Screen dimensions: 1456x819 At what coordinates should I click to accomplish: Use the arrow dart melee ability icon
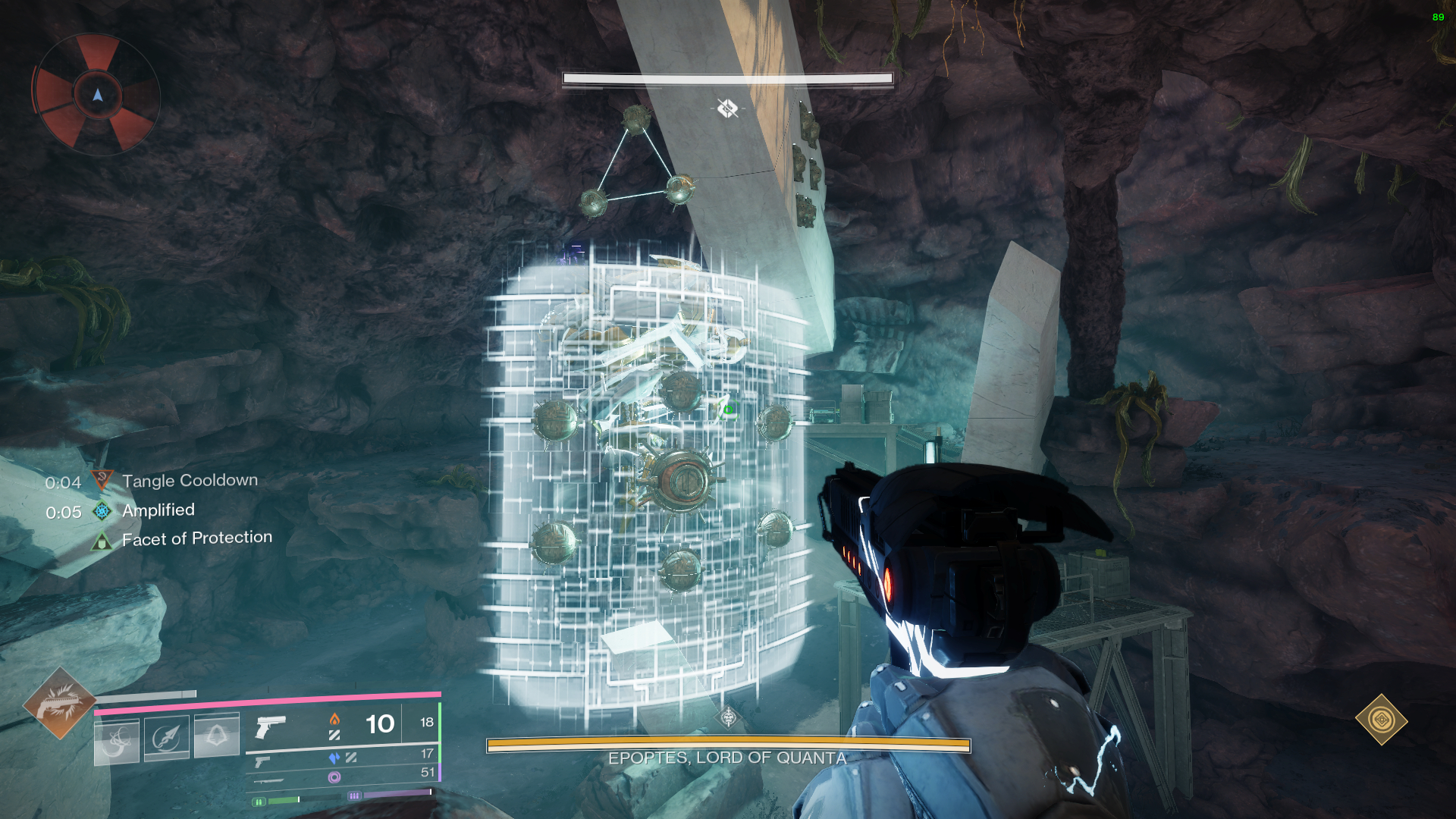[x=167, y=738]
